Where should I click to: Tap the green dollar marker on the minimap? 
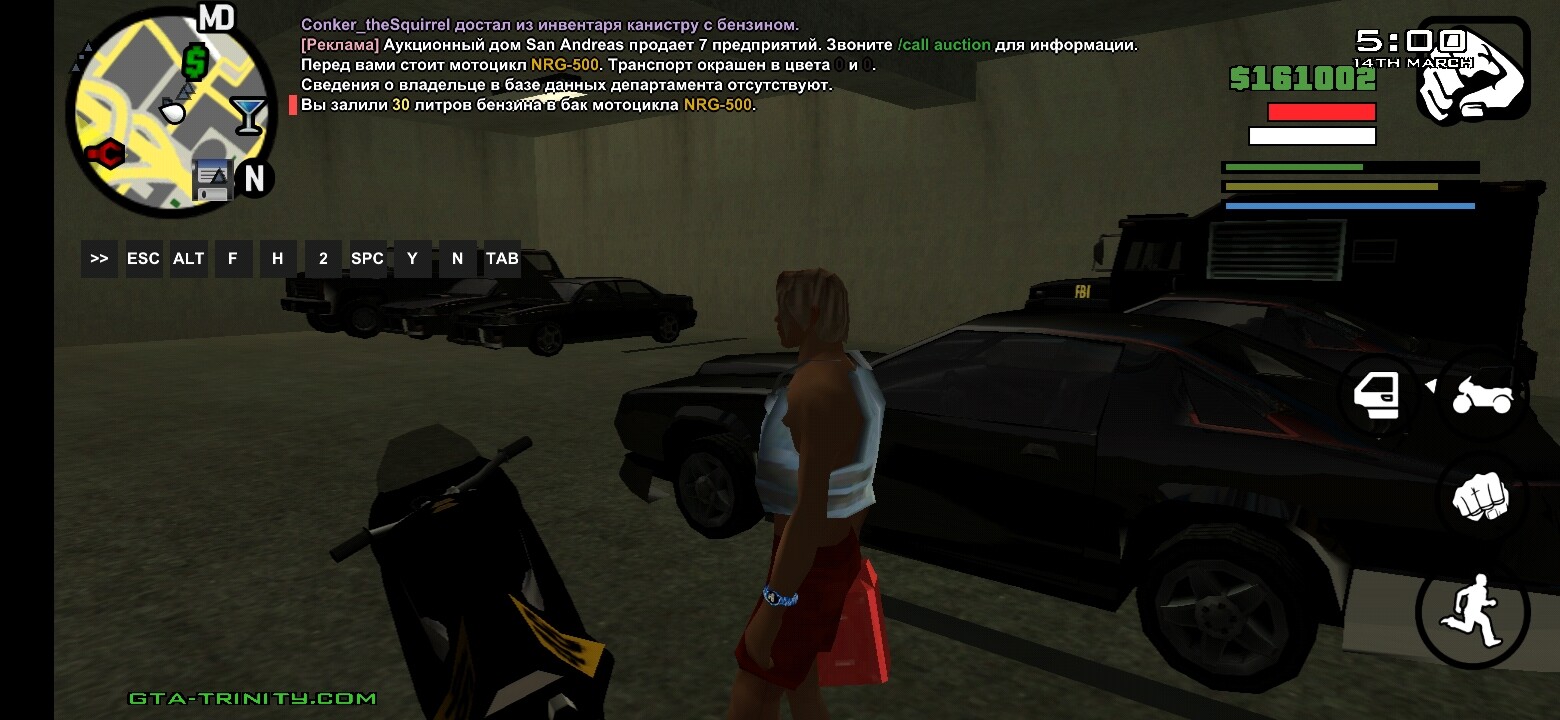[194, 63]
